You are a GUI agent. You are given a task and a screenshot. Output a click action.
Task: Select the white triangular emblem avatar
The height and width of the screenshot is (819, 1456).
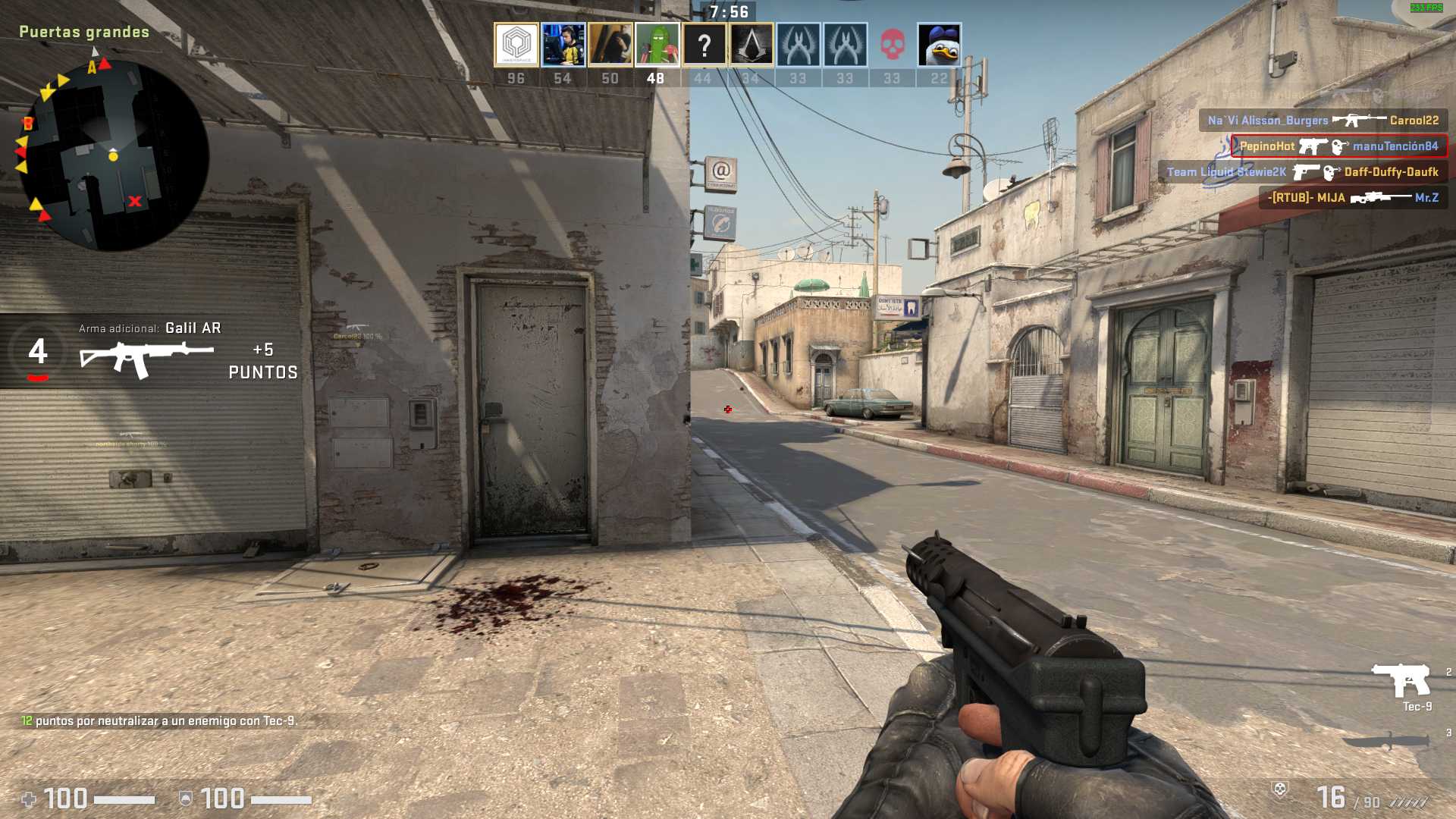click(x=751, y=45)
